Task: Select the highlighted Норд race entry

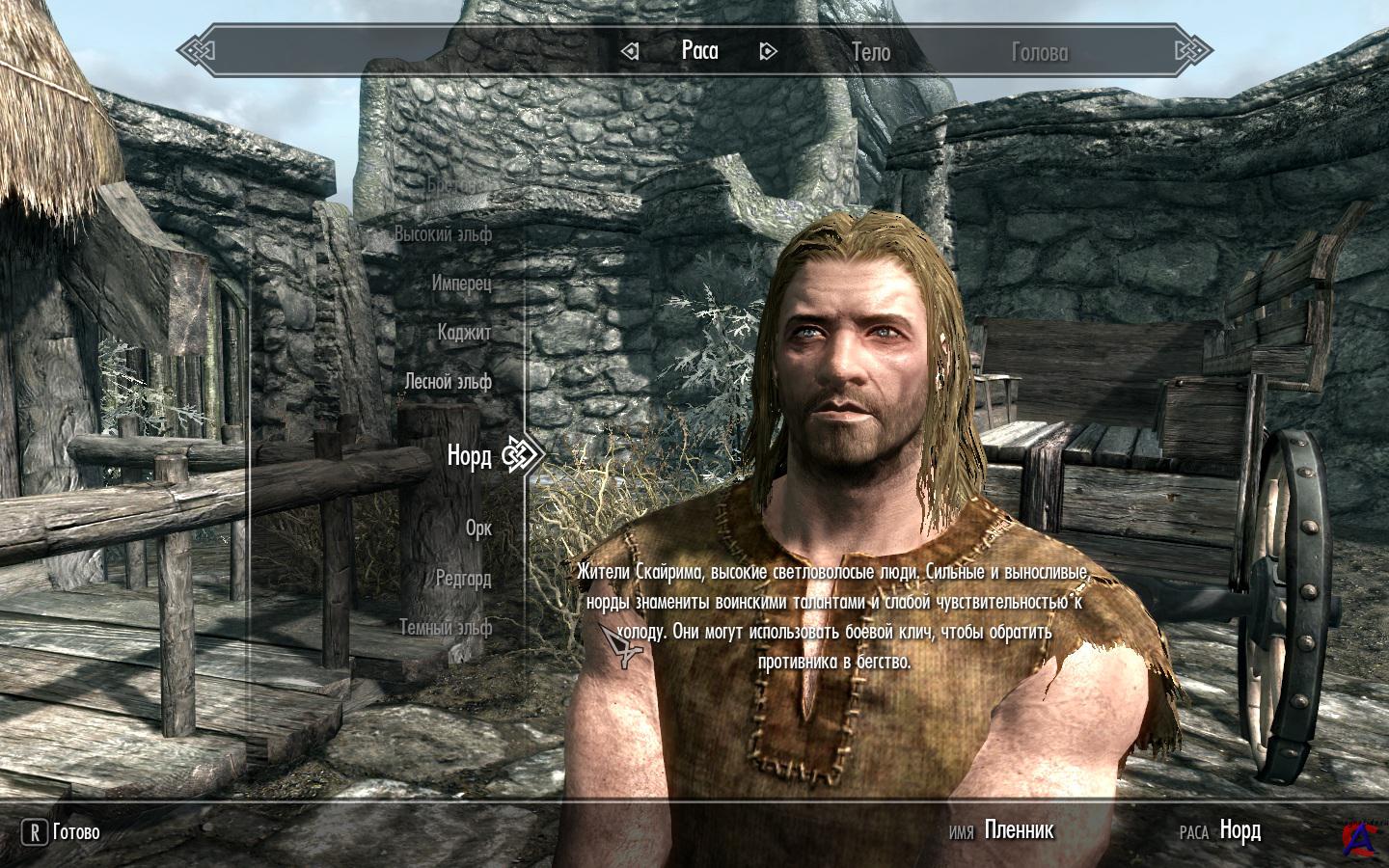Action: tap(469, 455)
